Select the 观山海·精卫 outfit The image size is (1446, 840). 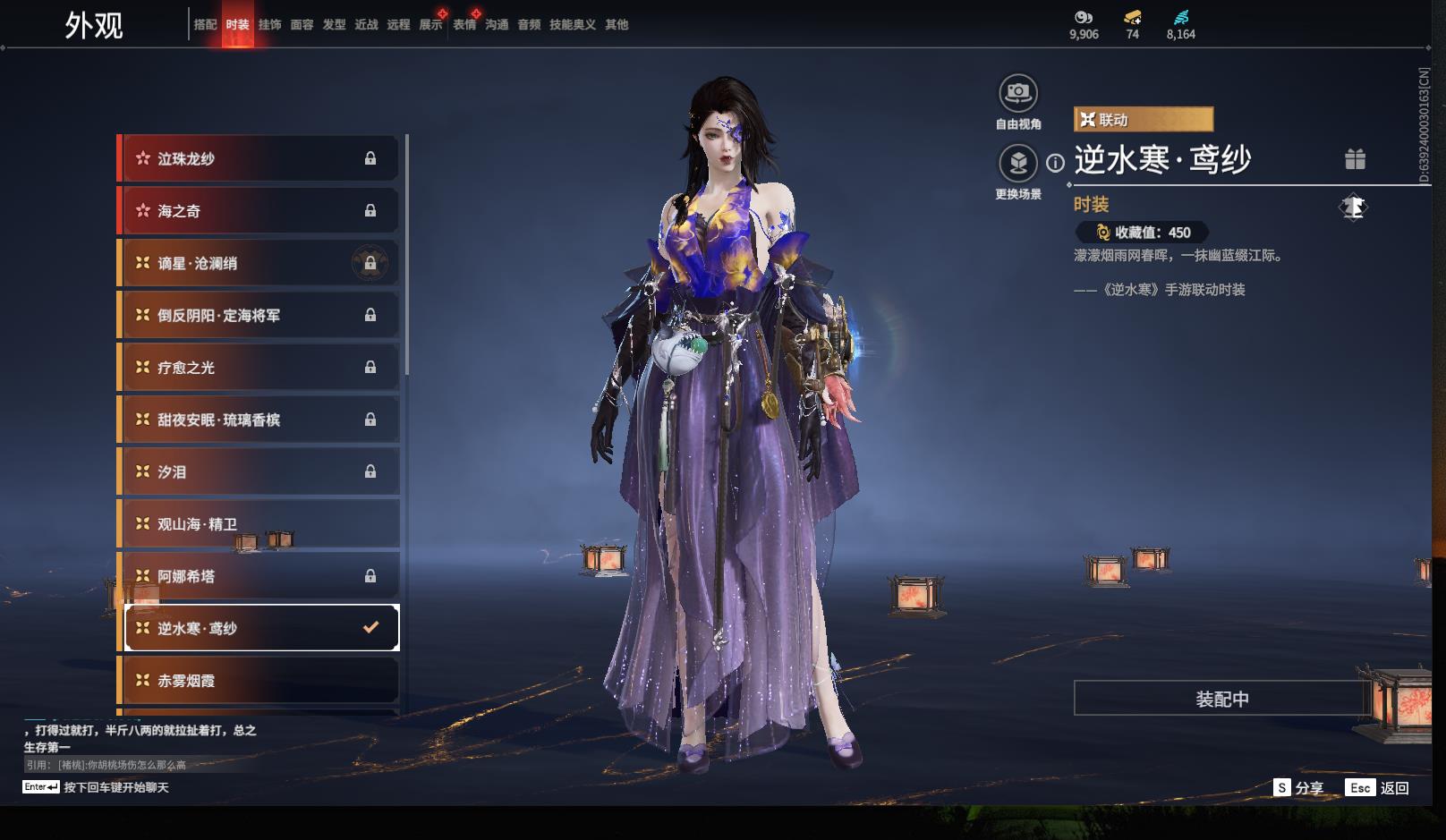point(259,524)
